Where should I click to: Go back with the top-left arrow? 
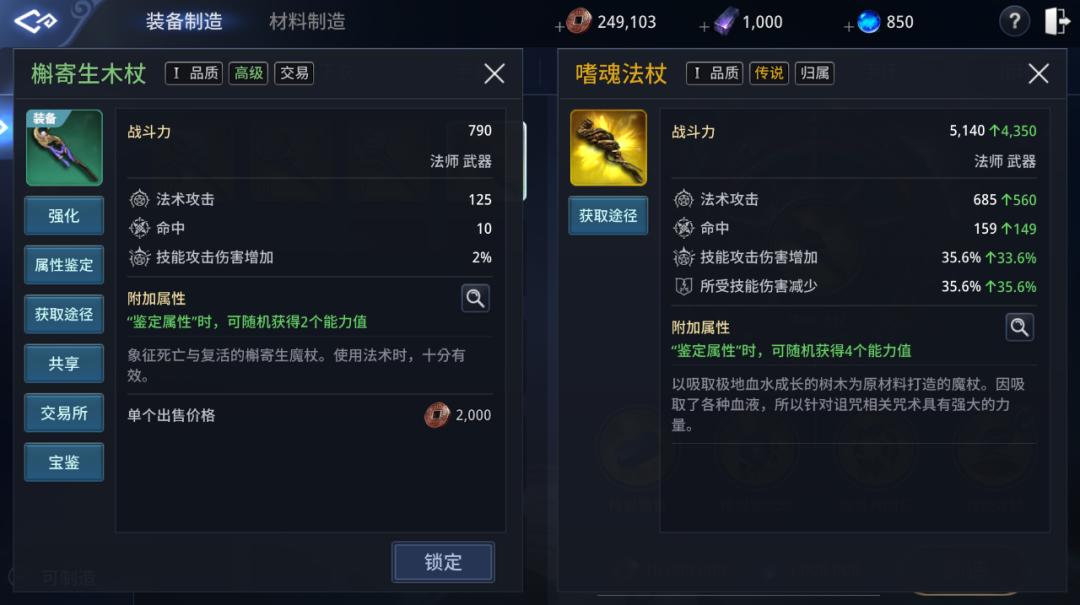(35, 21)
